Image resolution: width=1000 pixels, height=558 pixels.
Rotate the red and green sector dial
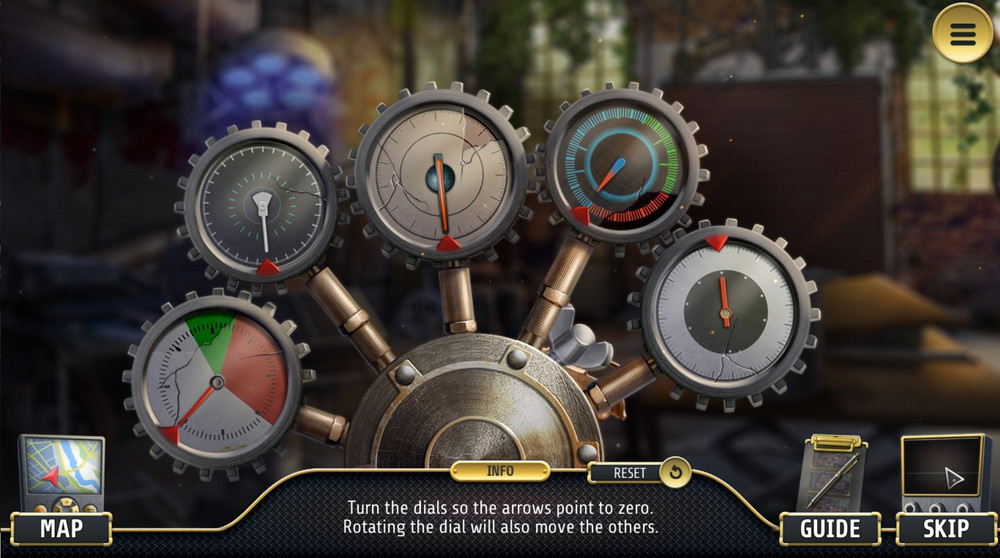[214, 381]
